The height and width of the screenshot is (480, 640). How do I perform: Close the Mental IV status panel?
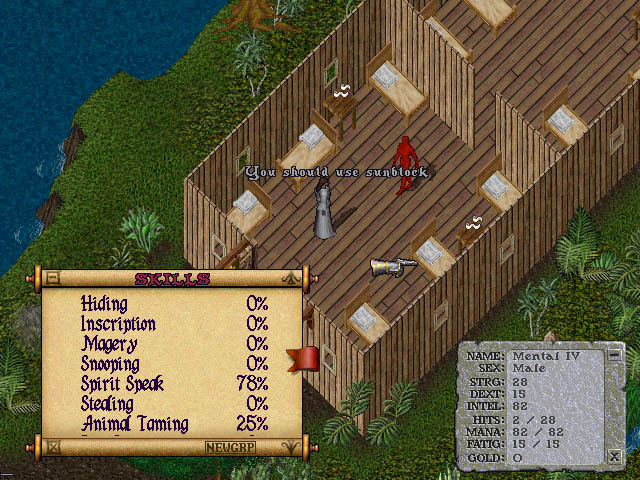click(614, 456)
